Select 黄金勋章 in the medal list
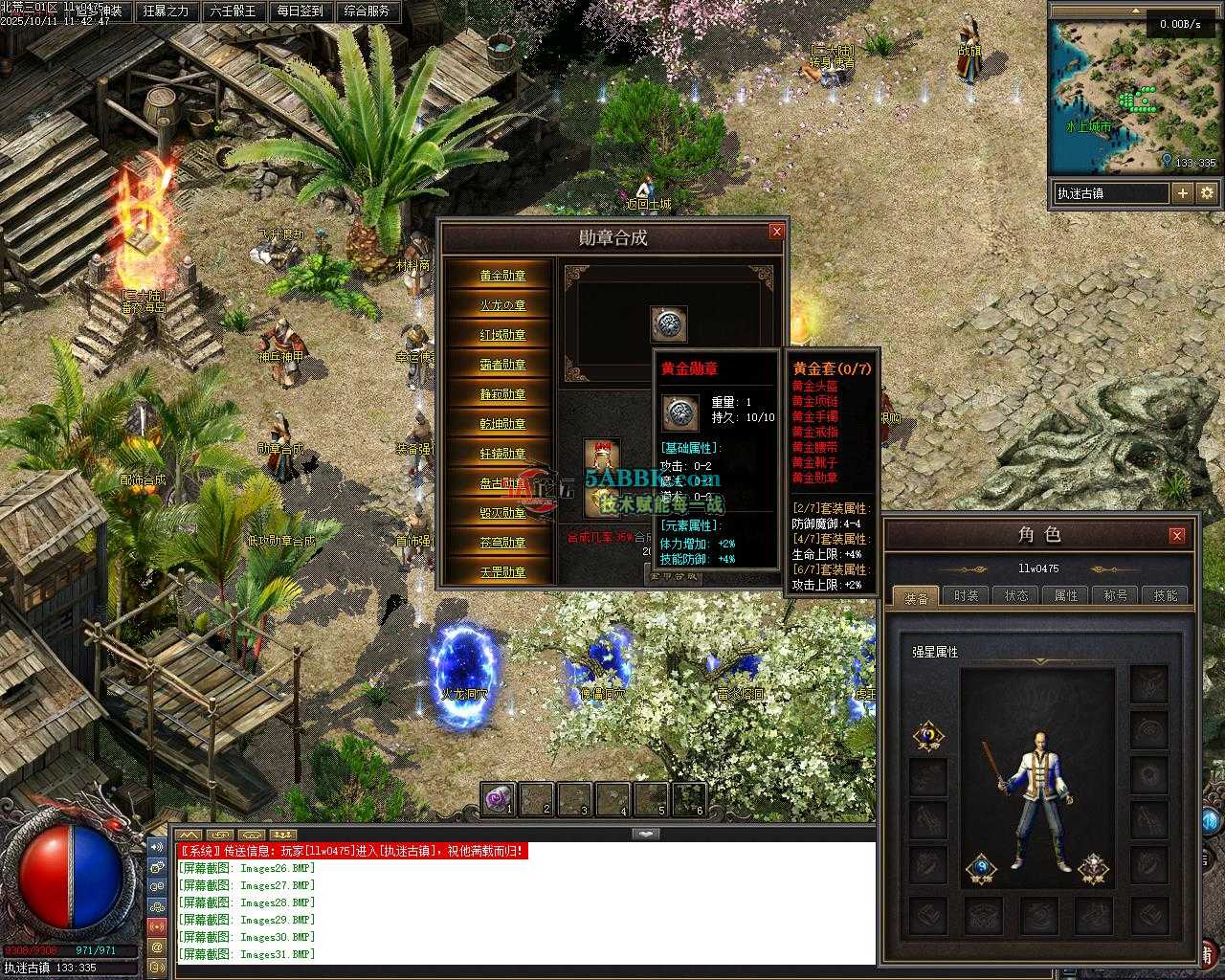 (x=502, y=276)
